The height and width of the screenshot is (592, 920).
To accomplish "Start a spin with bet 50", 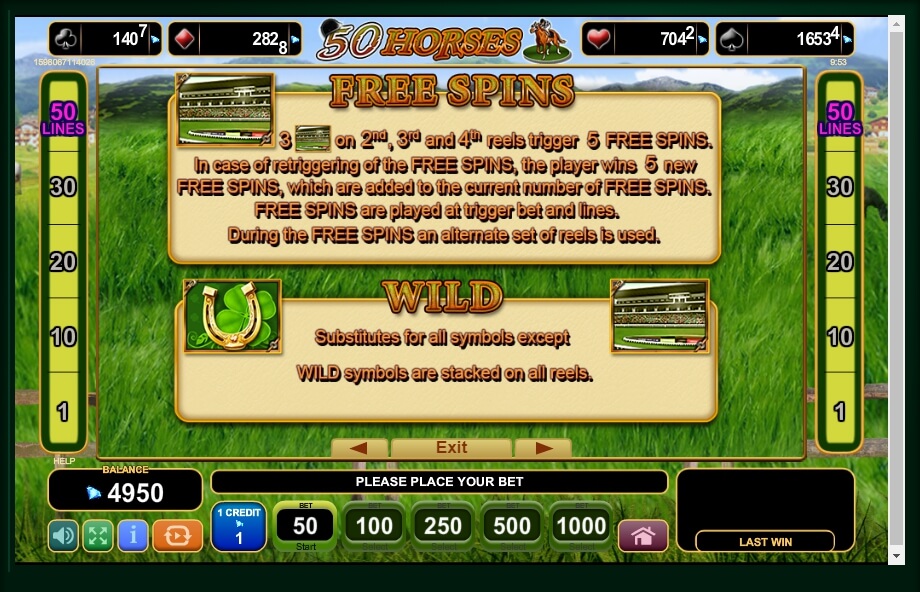I will tap(305, 526).
